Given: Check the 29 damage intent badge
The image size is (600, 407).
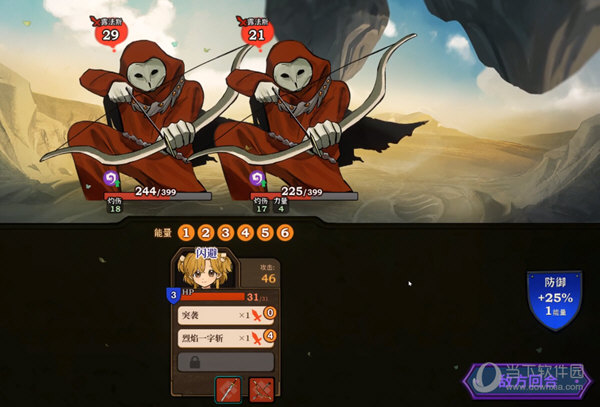Looking at the screenshot, I should [111, 34].
